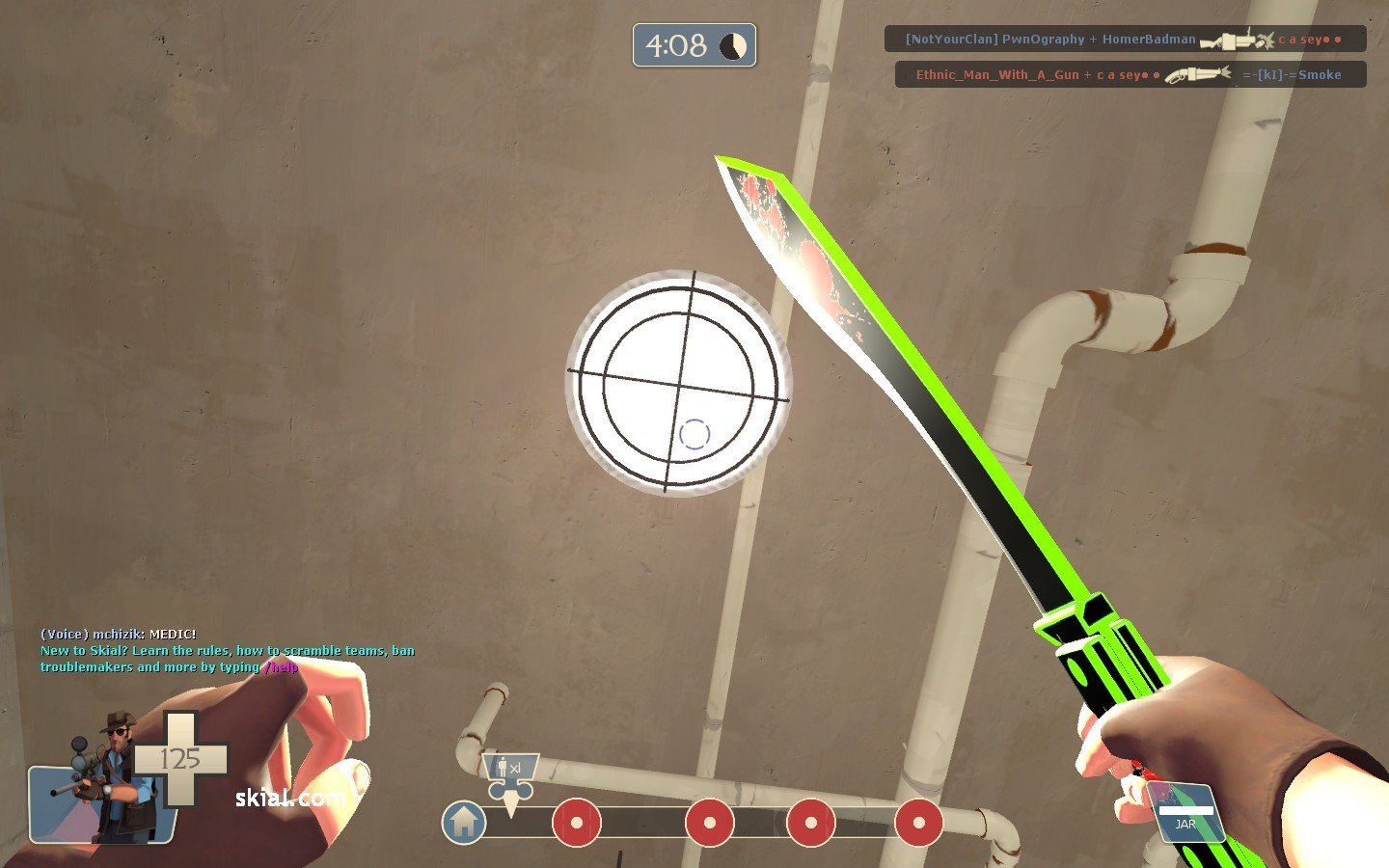Click the PwnOgraphy + HomerBadman kill notice
The width and height of the screenshot is (1389, 868).
coord(1125,40)
